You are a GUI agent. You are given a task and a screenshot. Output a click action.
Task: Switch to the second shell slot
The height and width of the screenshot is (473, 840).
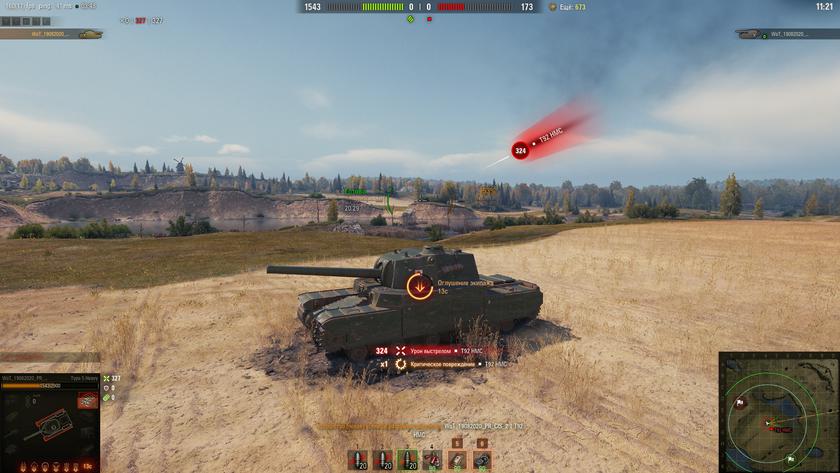(x=383, y=459)
